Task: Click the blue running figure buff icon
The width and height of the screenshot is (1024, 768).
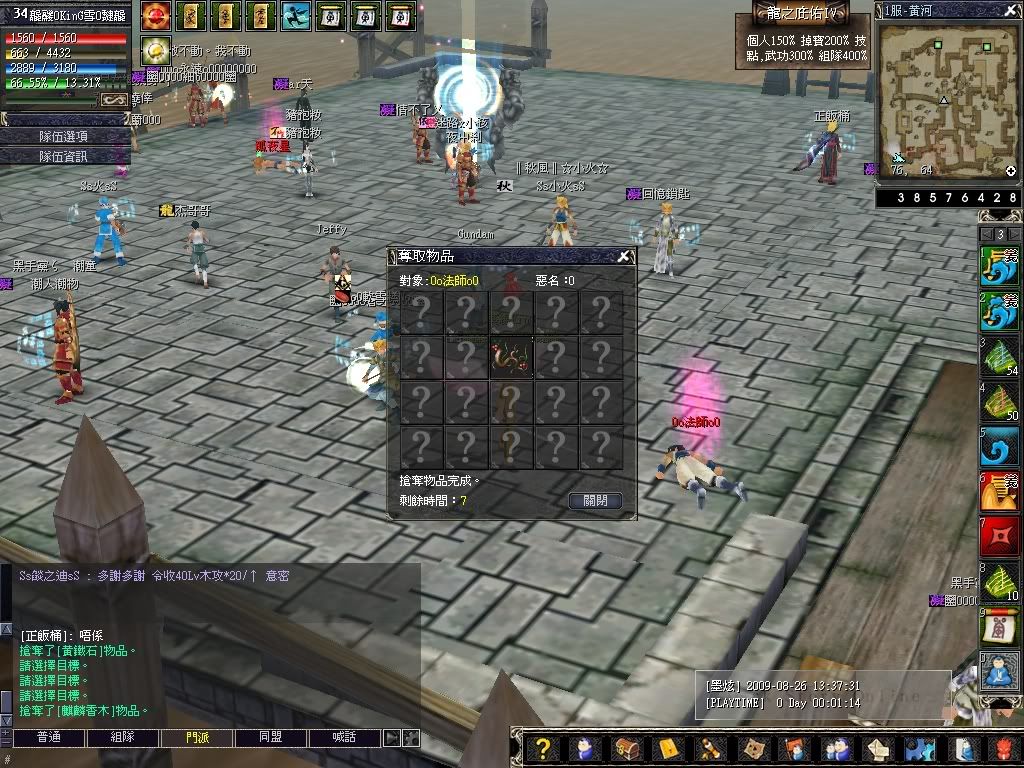Action: 295,16
